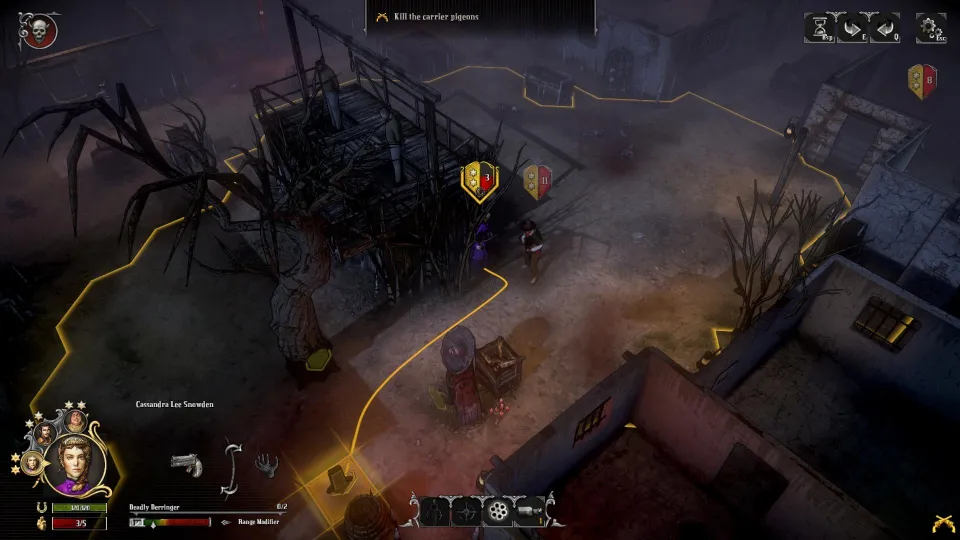Choose the crosshair aim action
Viewport: 960px width, 540px height.
point(466,511)
